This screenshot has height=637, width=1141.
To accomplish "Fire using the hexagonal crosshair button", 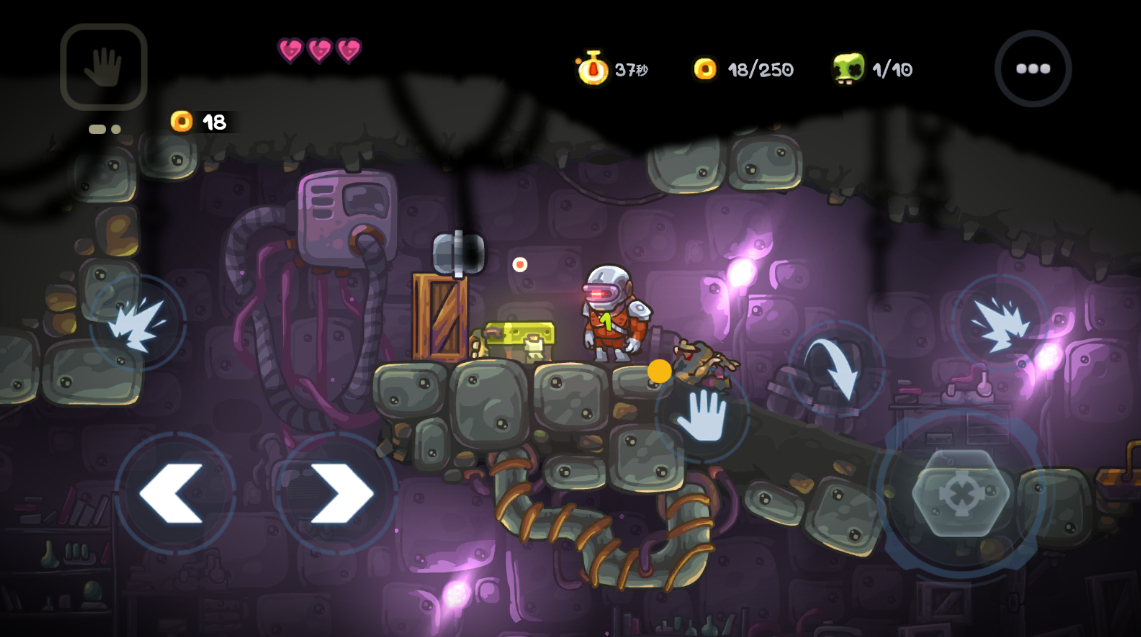I will coord(961,494).
